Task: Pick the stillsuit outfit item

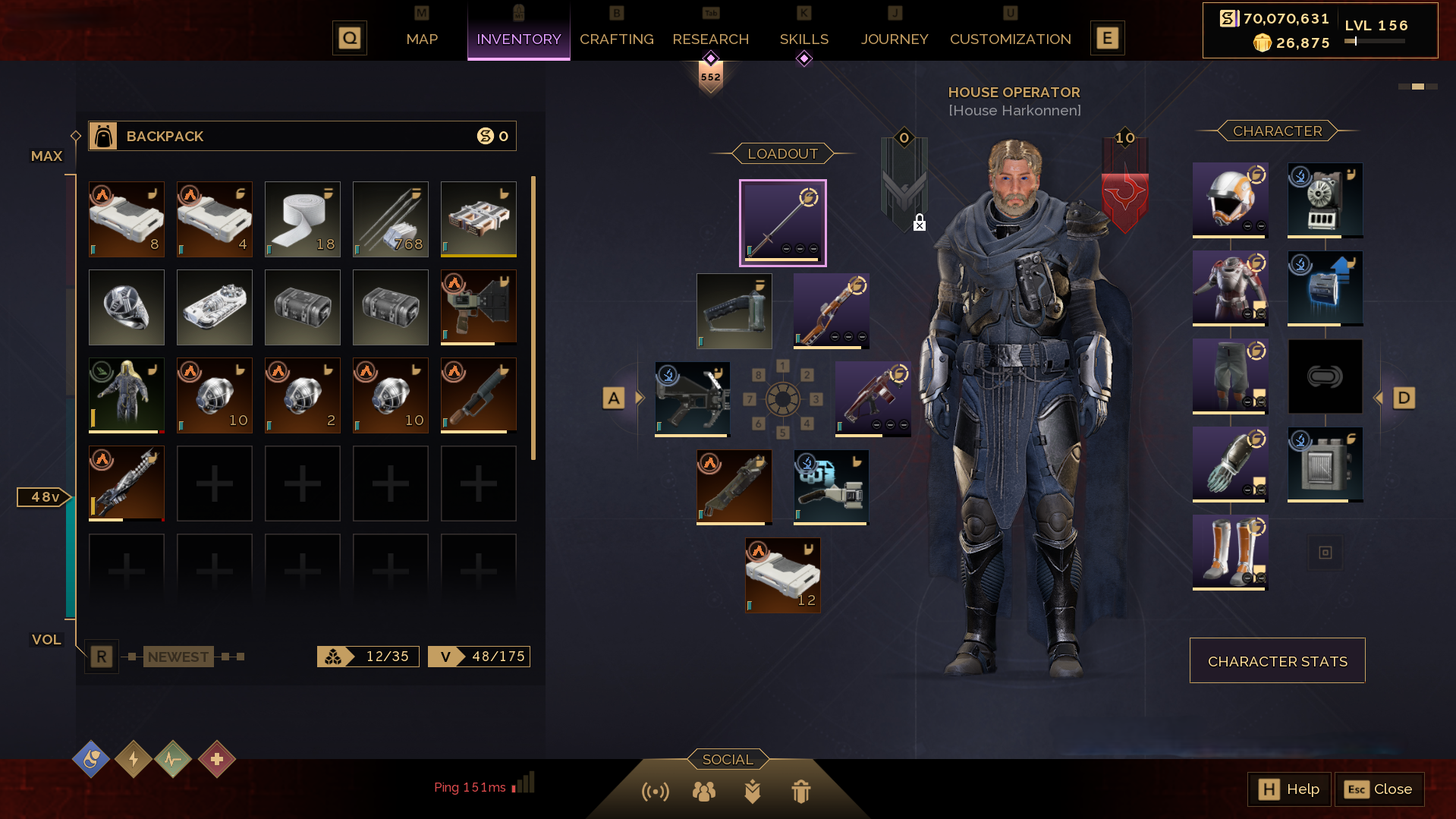Action: point(126,395)
